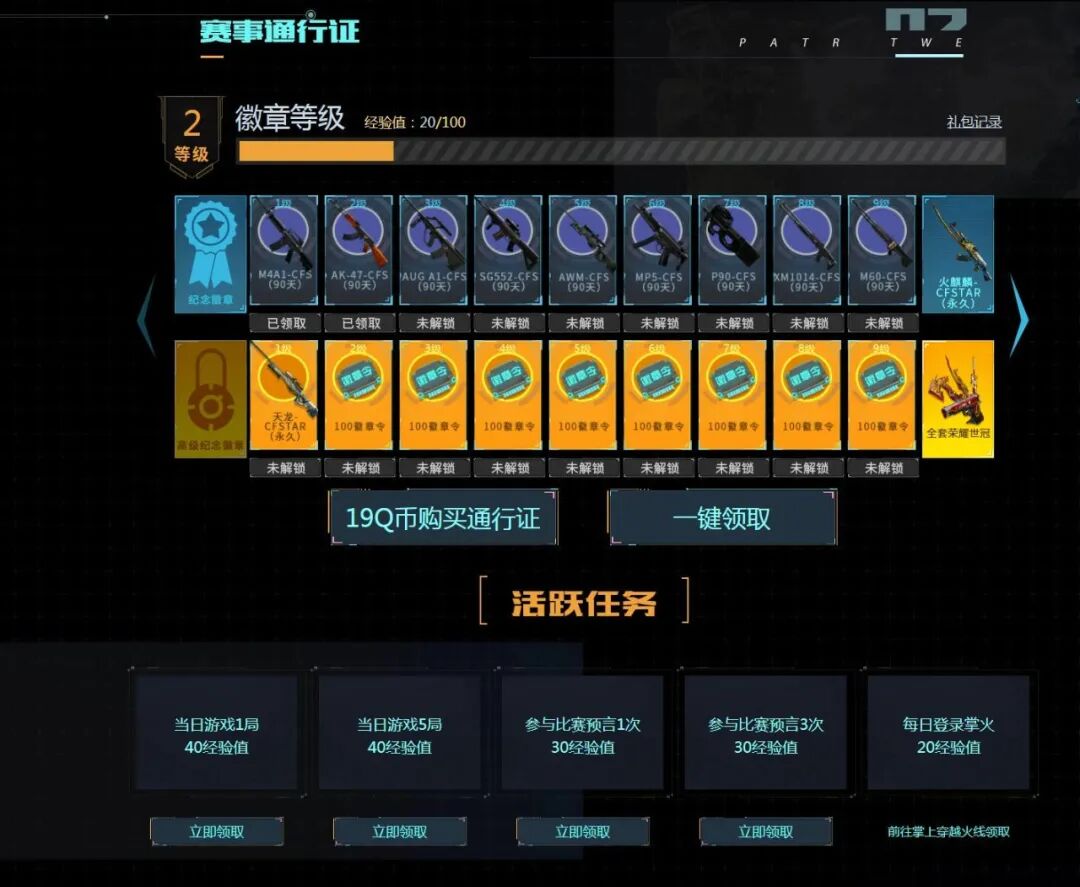
Task: Open the 礼包记录 gift record link
Action: pos(973,122)
